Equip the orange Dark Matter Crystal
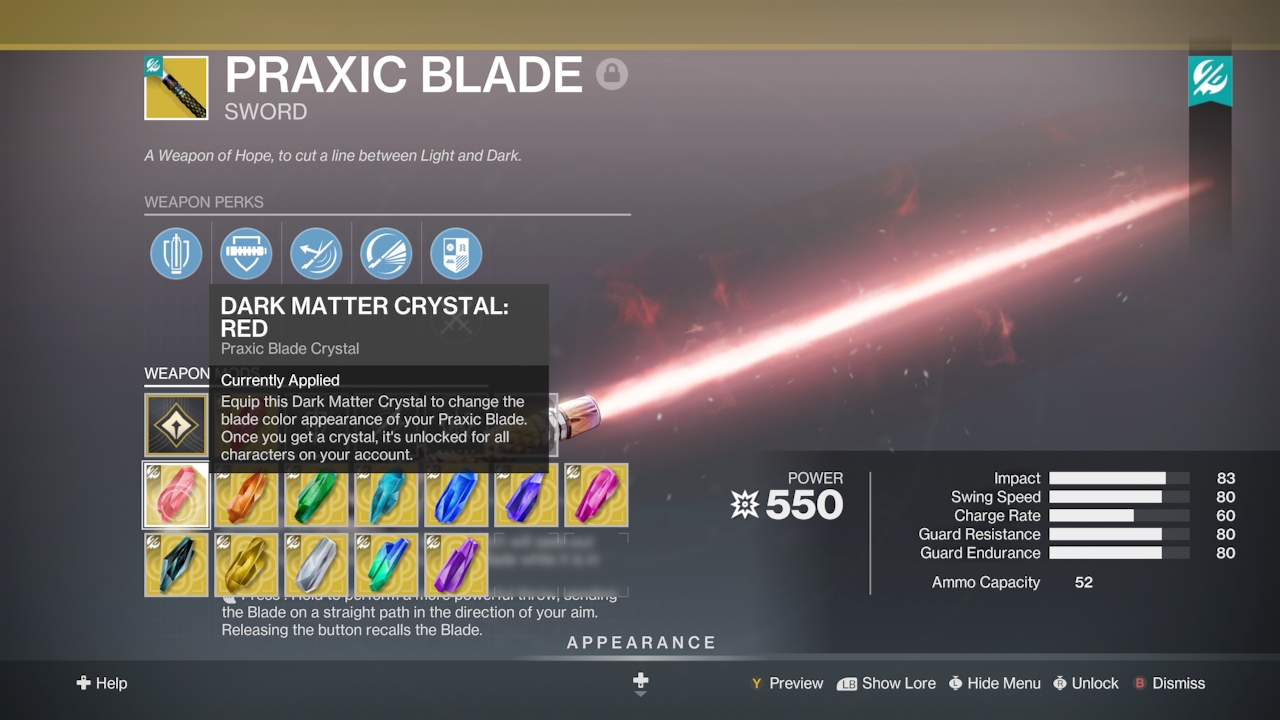 [x=246, y=495]
